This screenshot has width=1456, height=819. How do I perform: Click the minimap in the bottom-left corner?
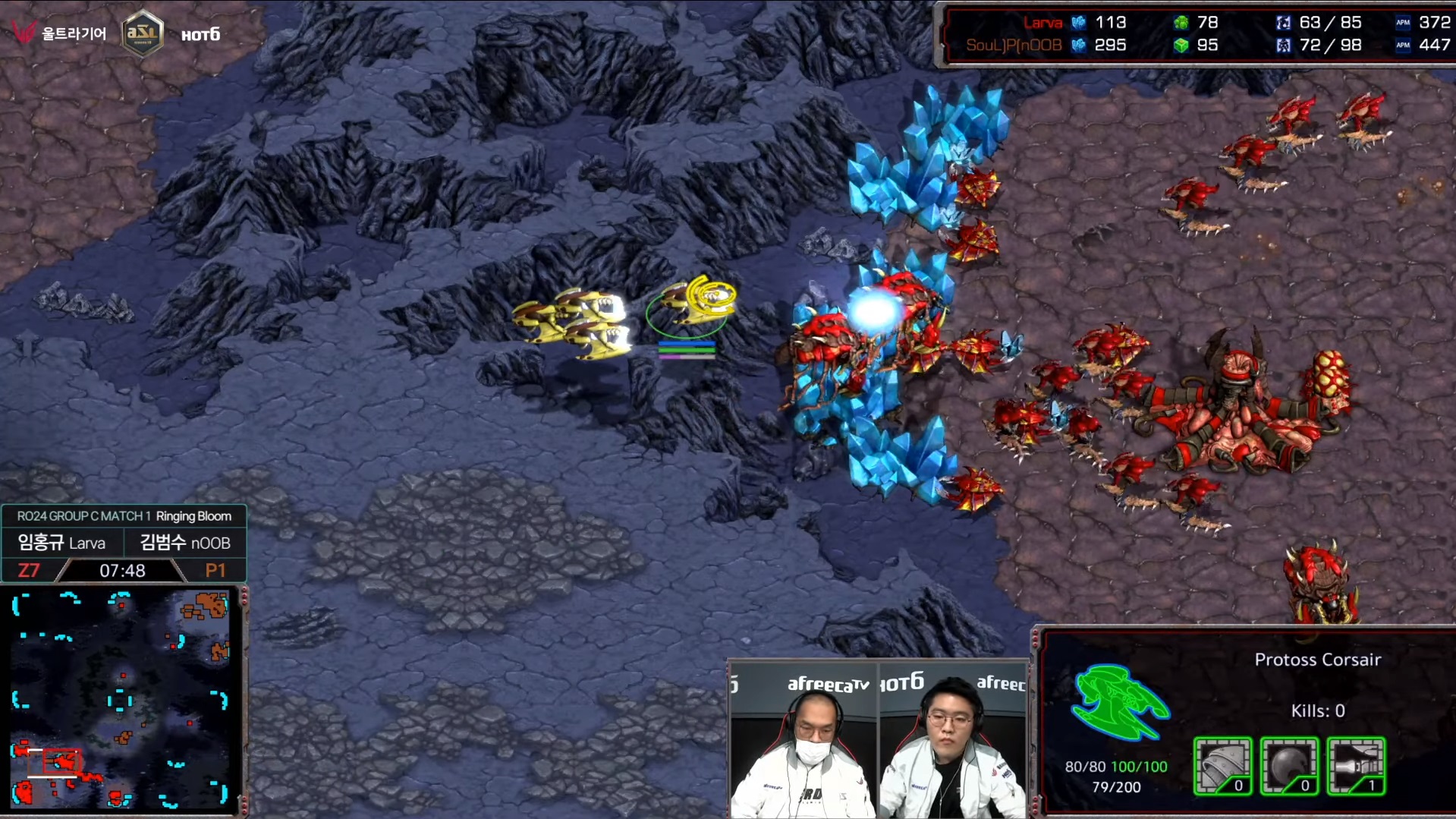tap(121, 700)
